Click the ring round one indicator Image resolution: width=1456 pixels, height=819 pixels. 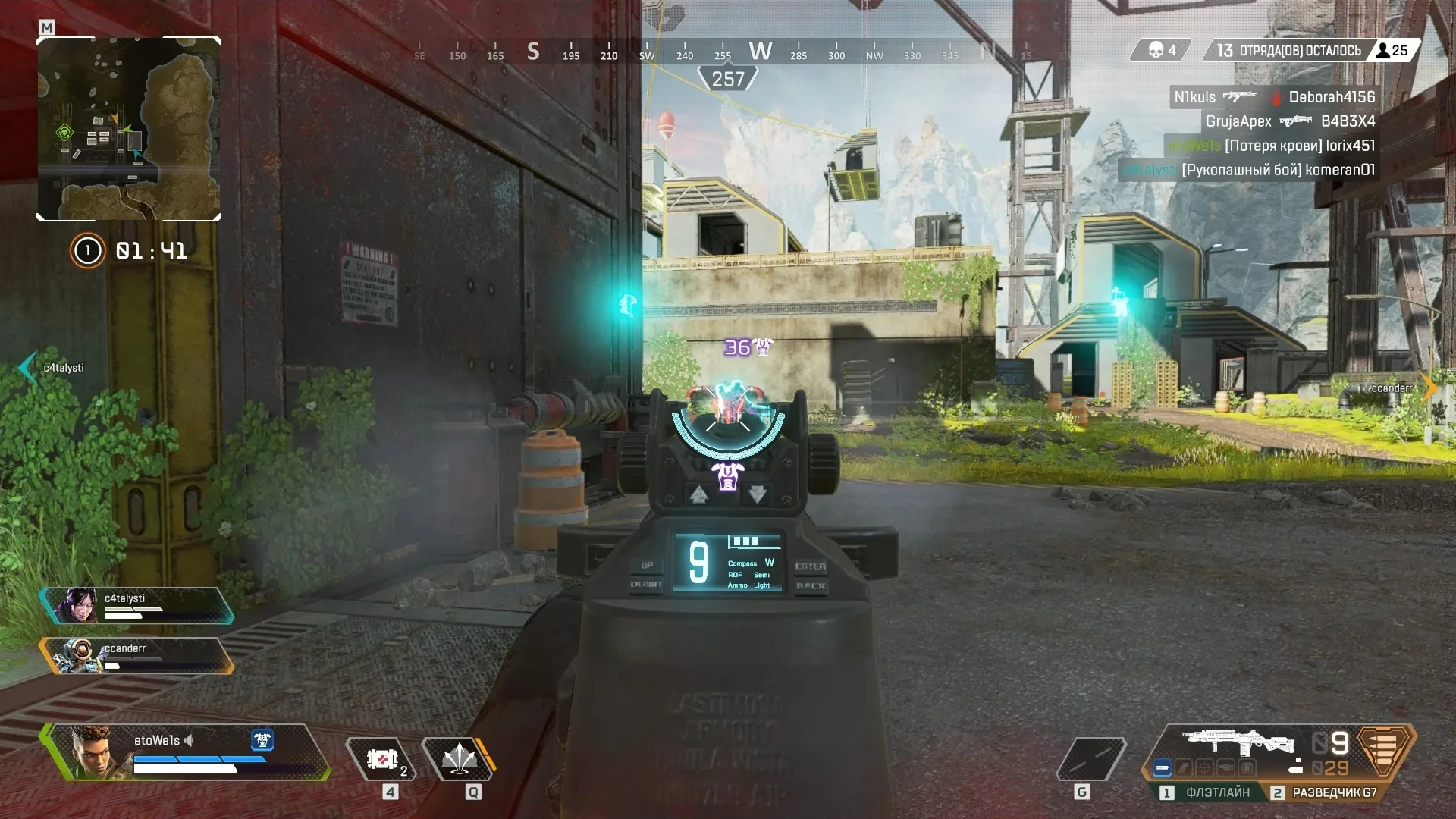click(x=87, y=250)
